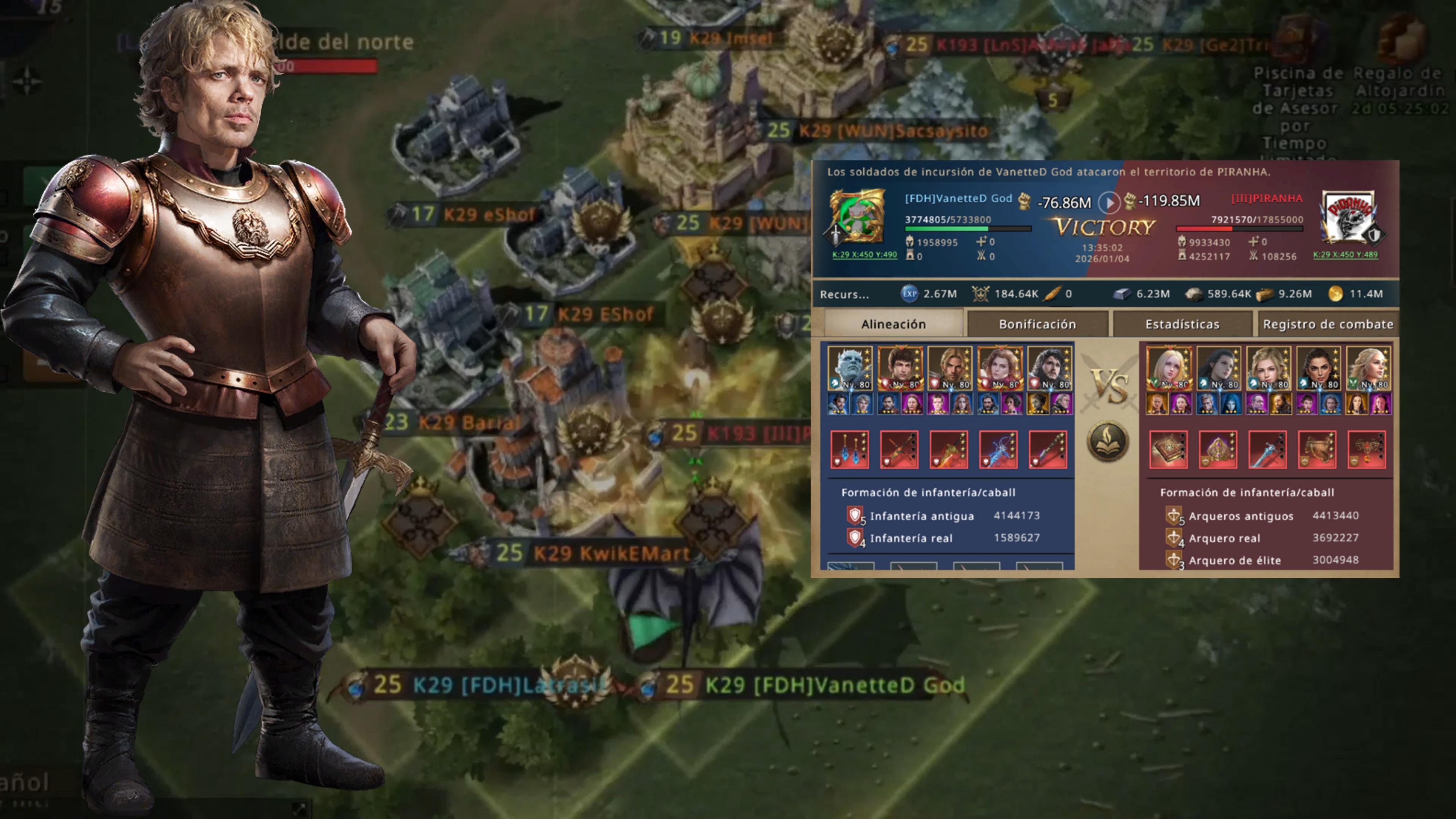This screenshot has height=819, width=1456.
Task: Show the Estadísticas tab
Action: (1182, 324)
